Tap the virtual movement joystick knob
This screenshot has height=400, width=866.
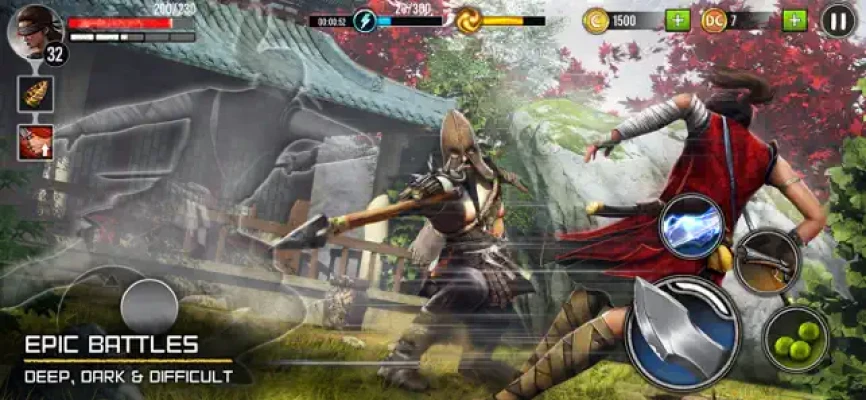click(x=149, y=306)
